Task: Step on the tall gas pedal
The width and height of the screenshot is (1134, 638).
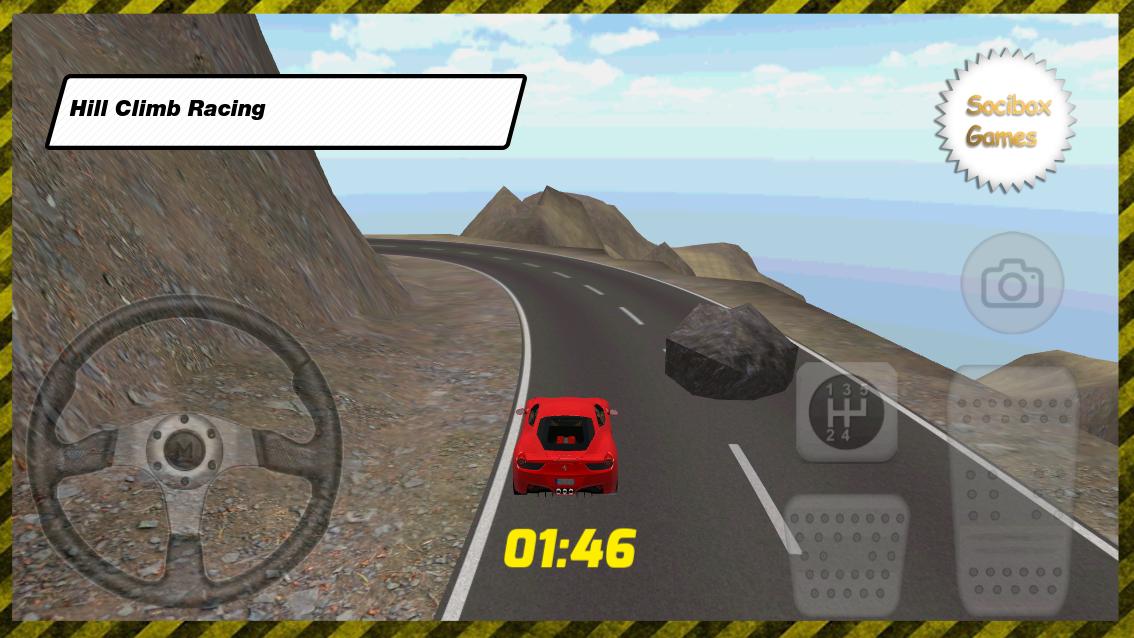Action: (x=1012, y=490)
